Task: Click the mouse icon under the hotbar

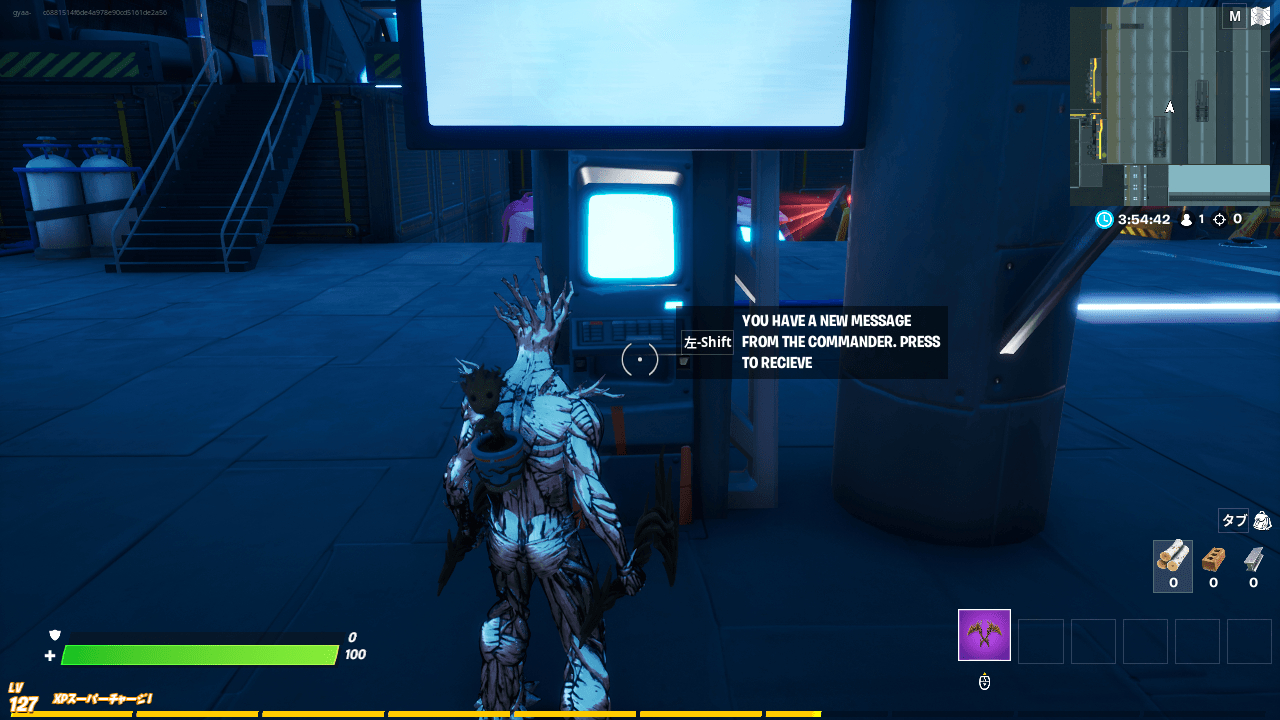Action: click(984, 681)
